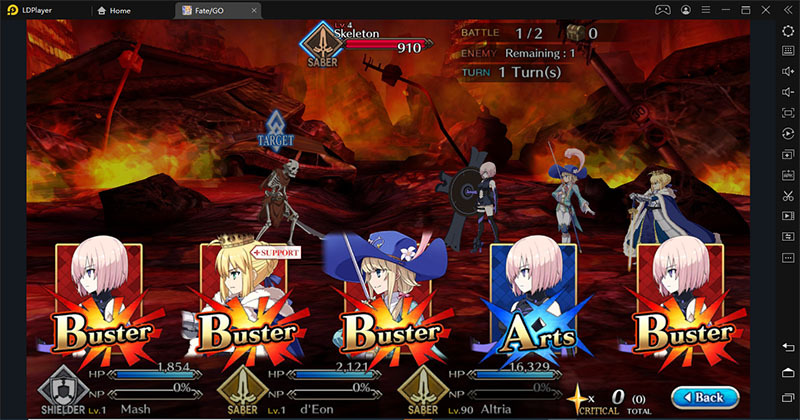Return with the Back button
Viewport: 800px width, 420px height.
[x=697, y=397]
